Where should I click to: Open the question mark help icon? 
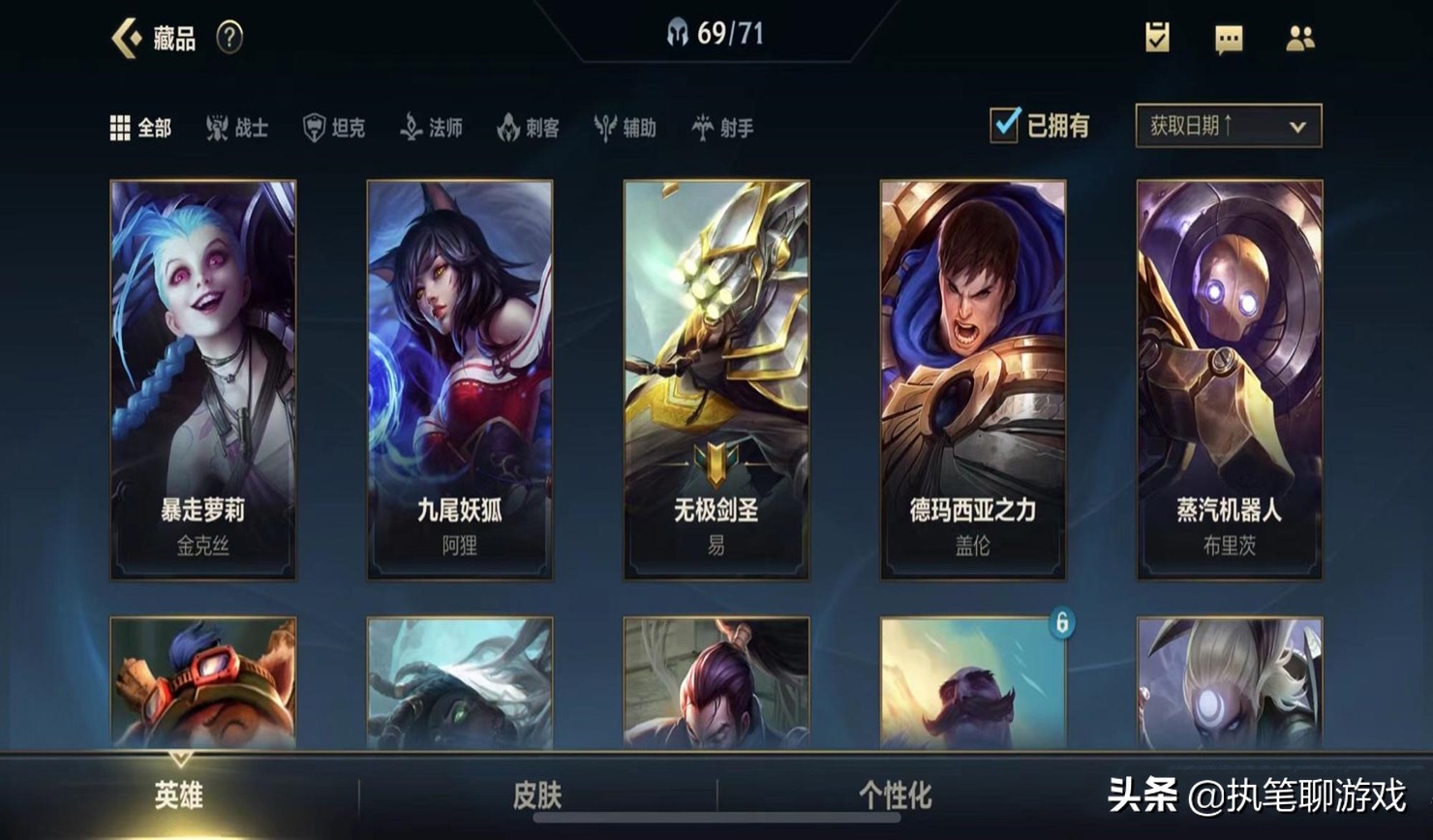pyautogui.click(x=229, y=38)
